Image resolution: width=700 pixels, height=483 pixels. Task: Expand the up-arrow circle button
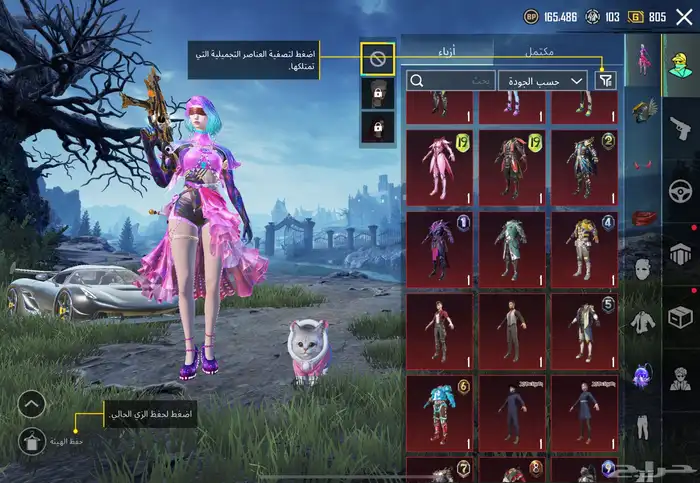(32, 404)
